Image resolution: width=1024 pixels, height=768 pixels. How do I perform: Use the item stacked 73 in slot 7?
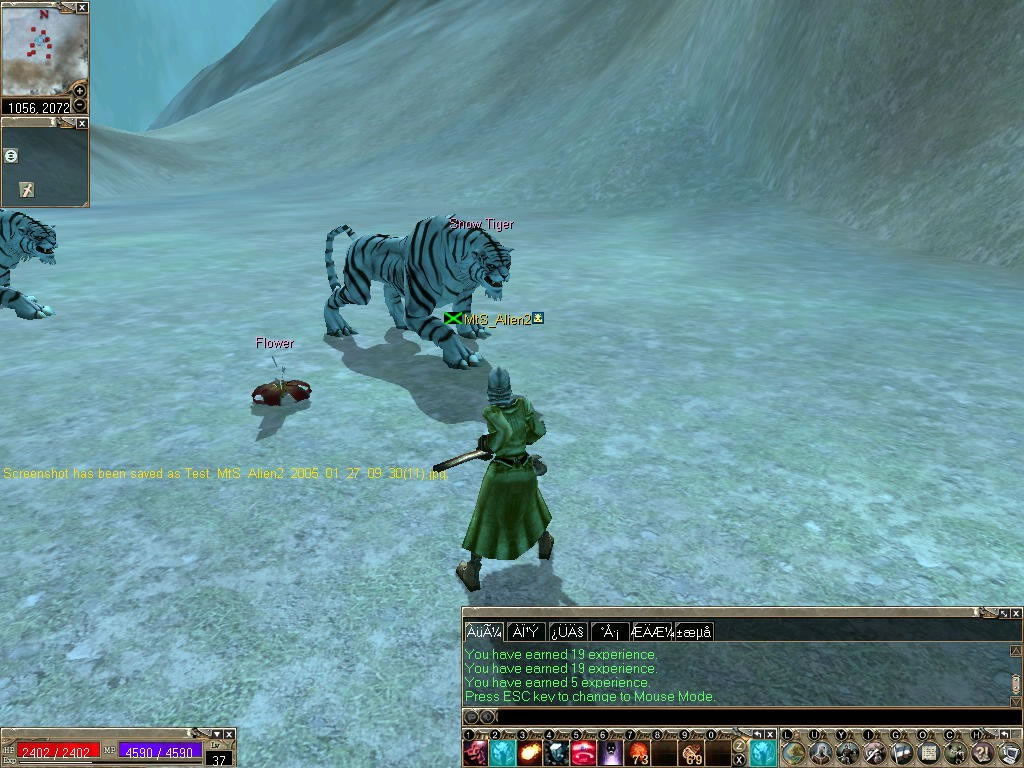[638, 753]
